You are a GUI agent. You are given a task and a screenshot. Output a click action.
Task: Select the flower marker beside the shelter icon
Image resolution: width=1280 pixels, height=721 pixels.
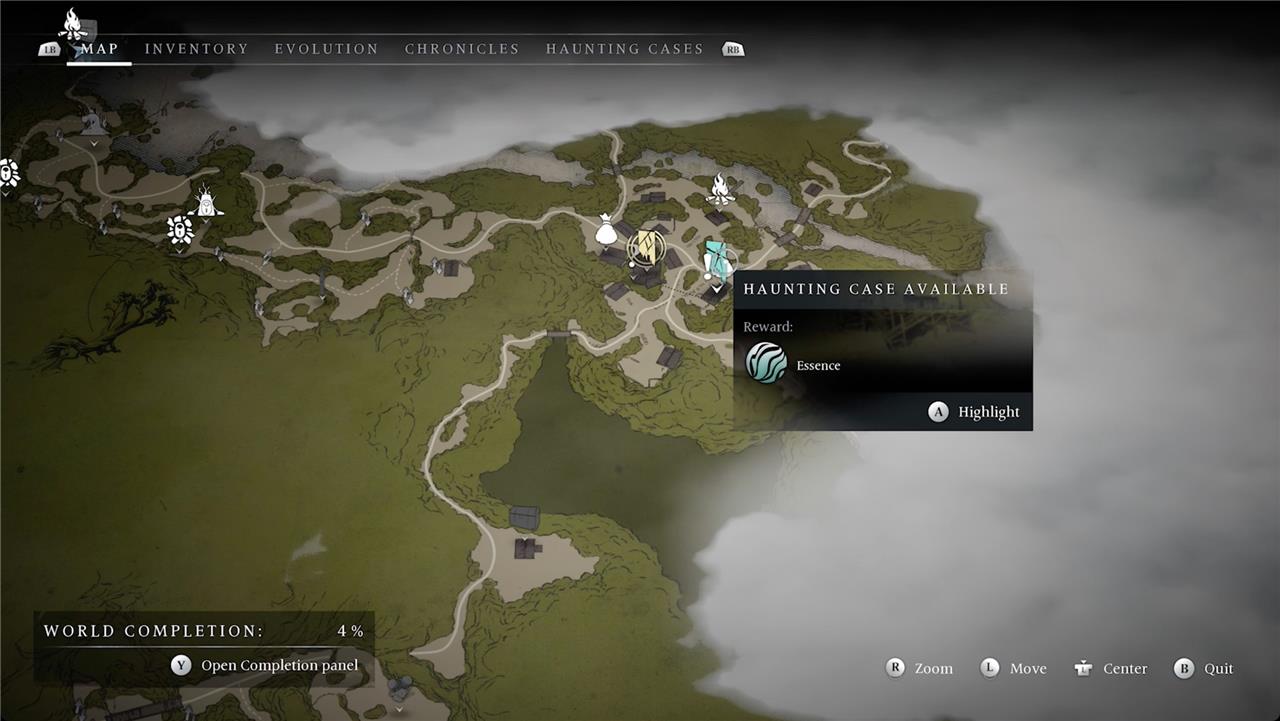click(180, 229)
